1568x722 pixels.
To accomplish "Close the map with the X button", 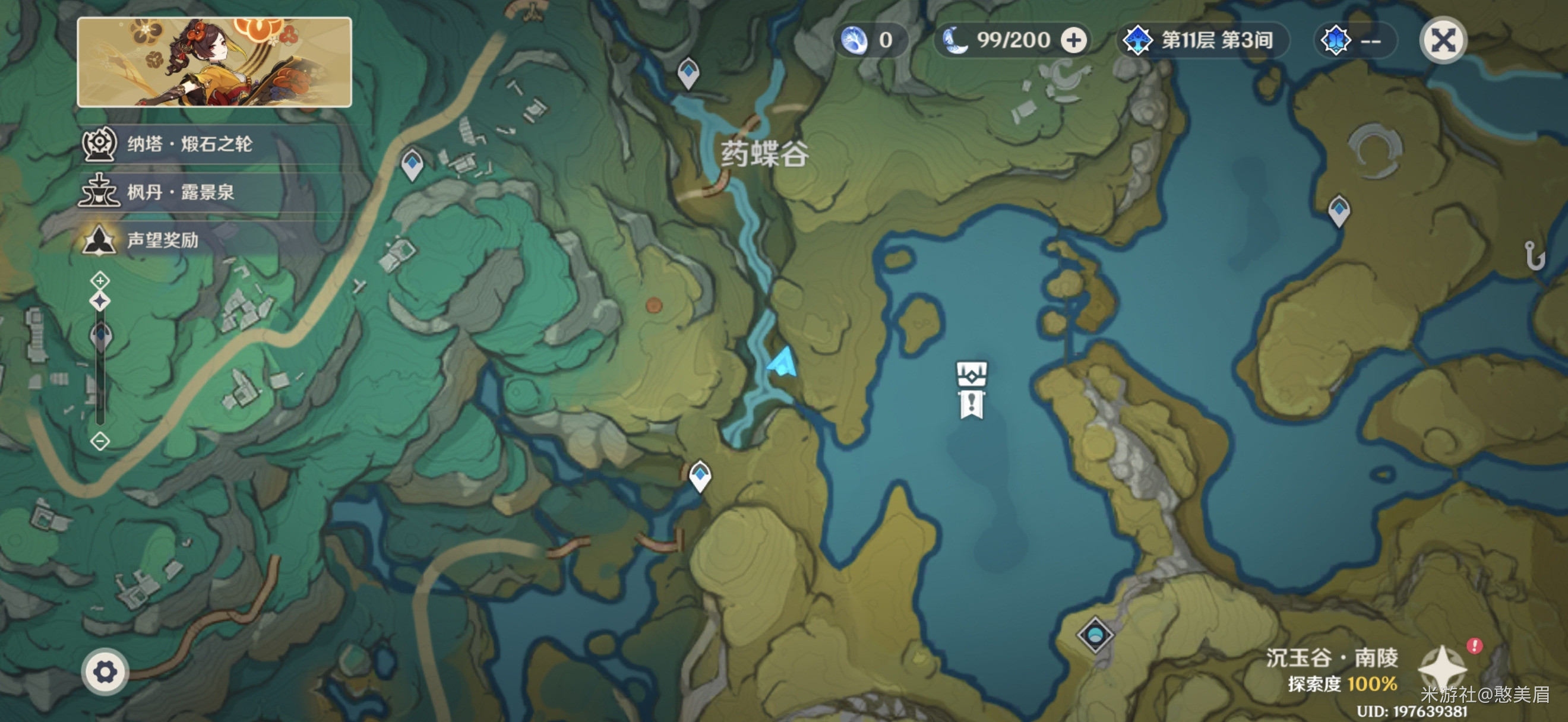I will click(1443, 42).
